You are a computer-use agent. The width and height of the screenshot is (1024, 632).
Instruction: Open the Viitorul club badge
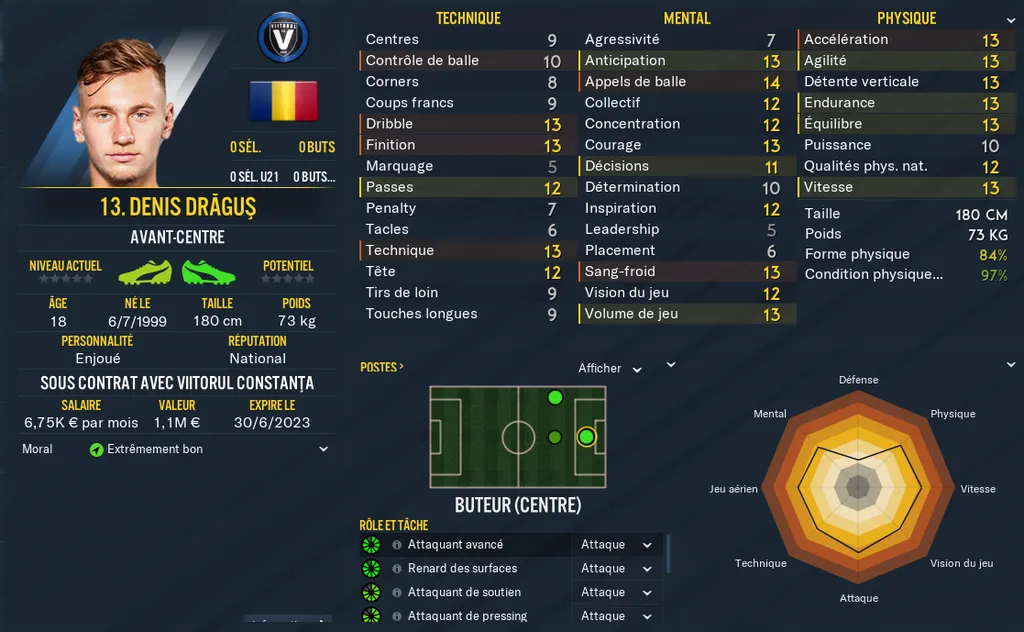(x=282, y=39)
